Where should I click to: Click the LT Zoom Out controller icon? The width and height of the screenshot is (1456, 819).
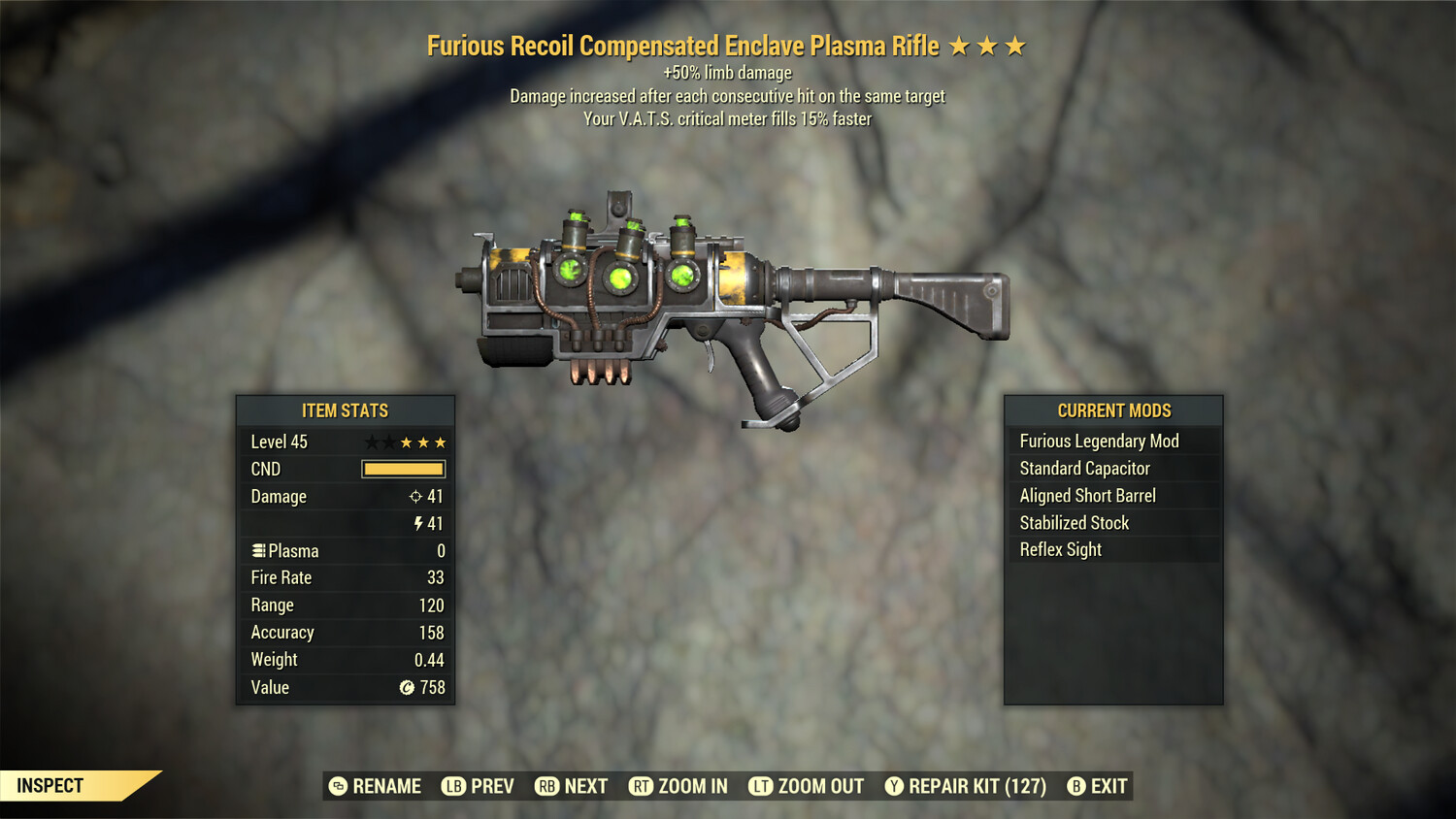tap(763, 786)
